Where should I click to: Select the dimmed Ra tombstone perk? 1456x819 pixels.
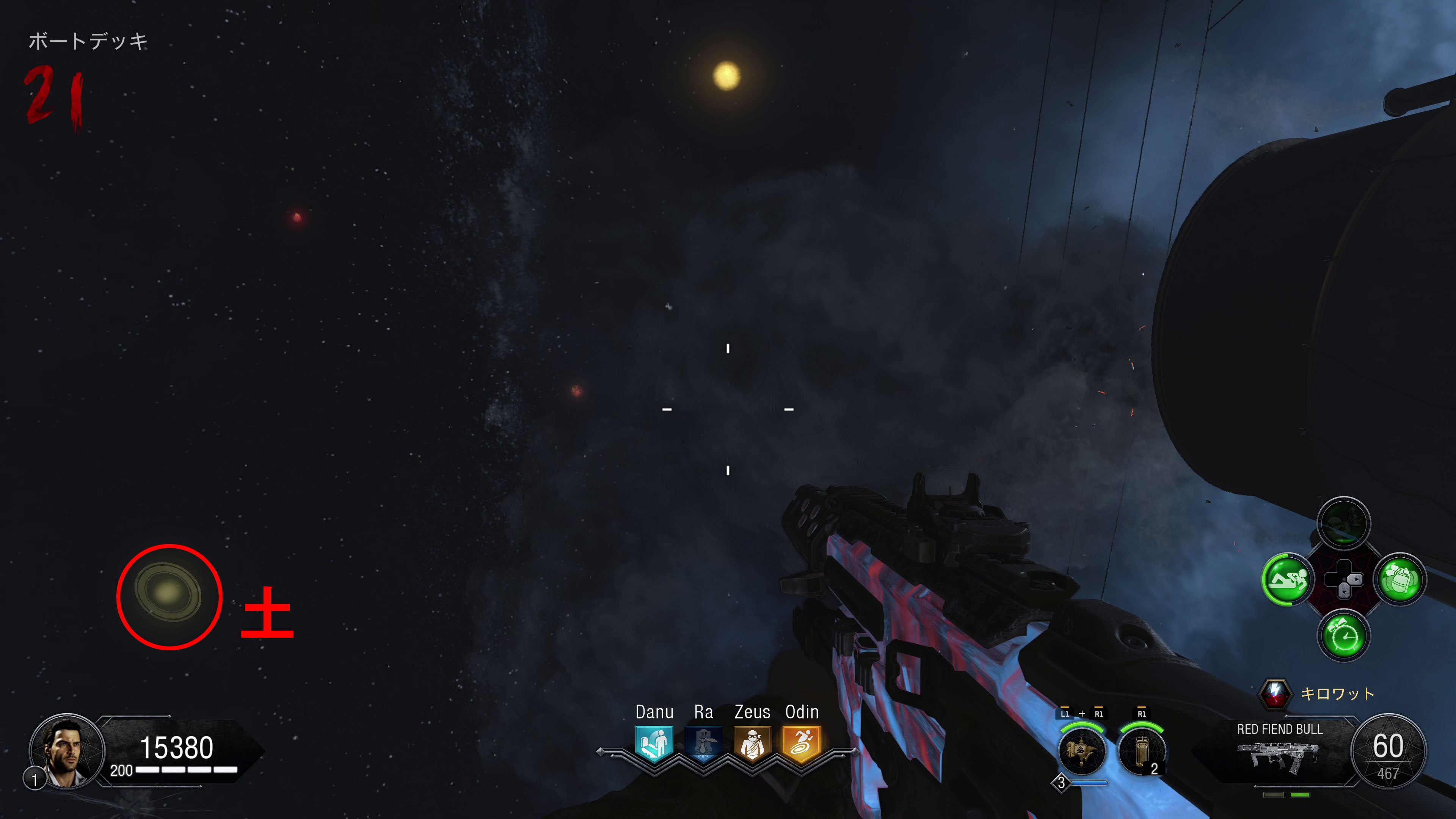click(703, 743)
